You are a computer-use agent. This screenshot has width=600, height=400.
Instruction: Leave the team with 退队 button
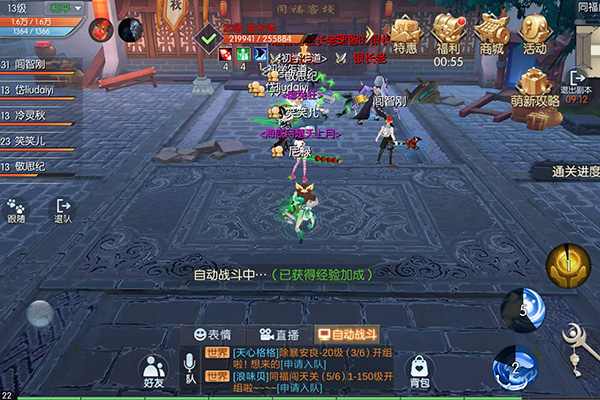click(63, 210)
